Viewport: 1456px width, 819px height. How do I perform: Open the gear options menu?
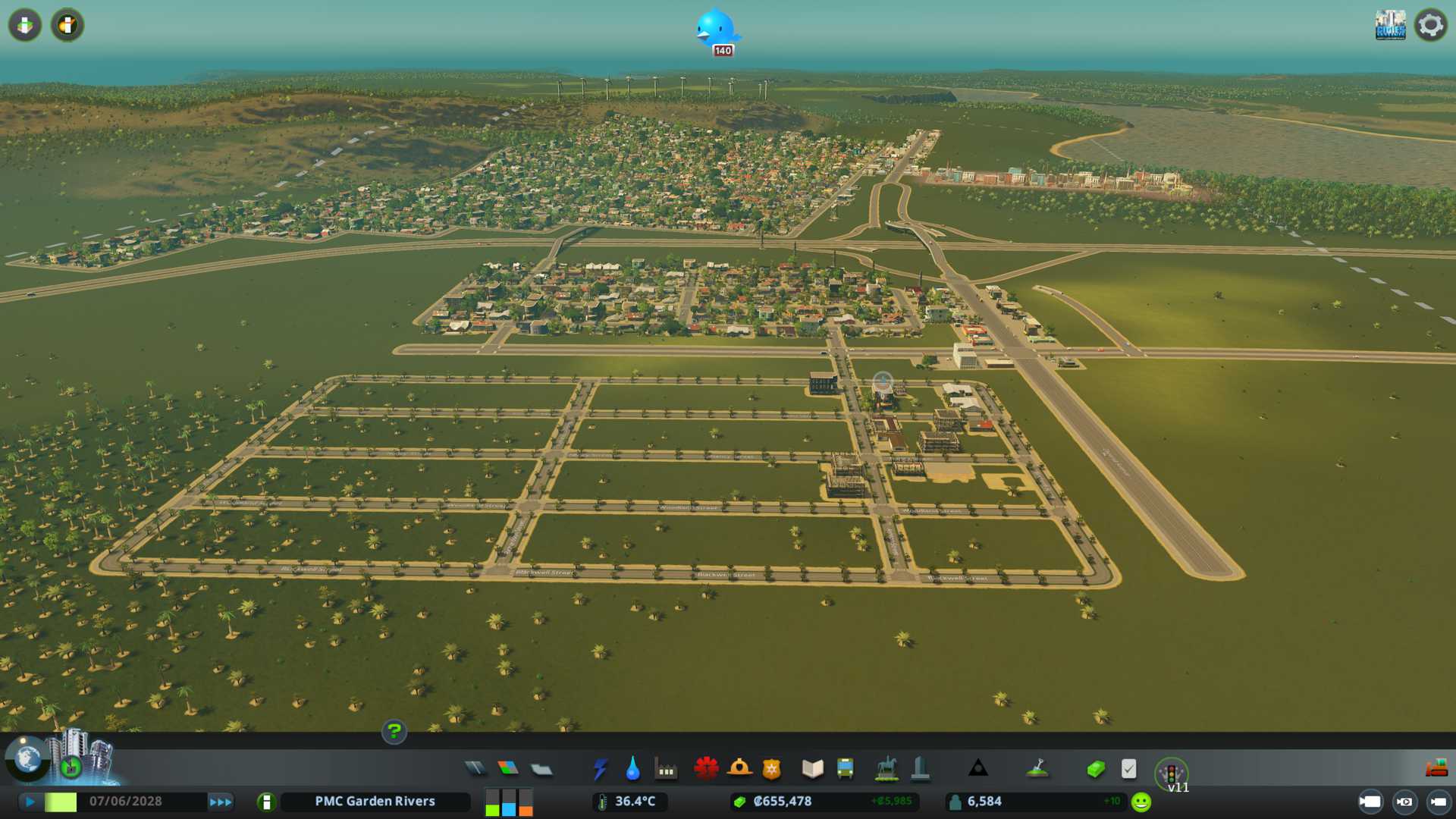(x=1430, y=25)
